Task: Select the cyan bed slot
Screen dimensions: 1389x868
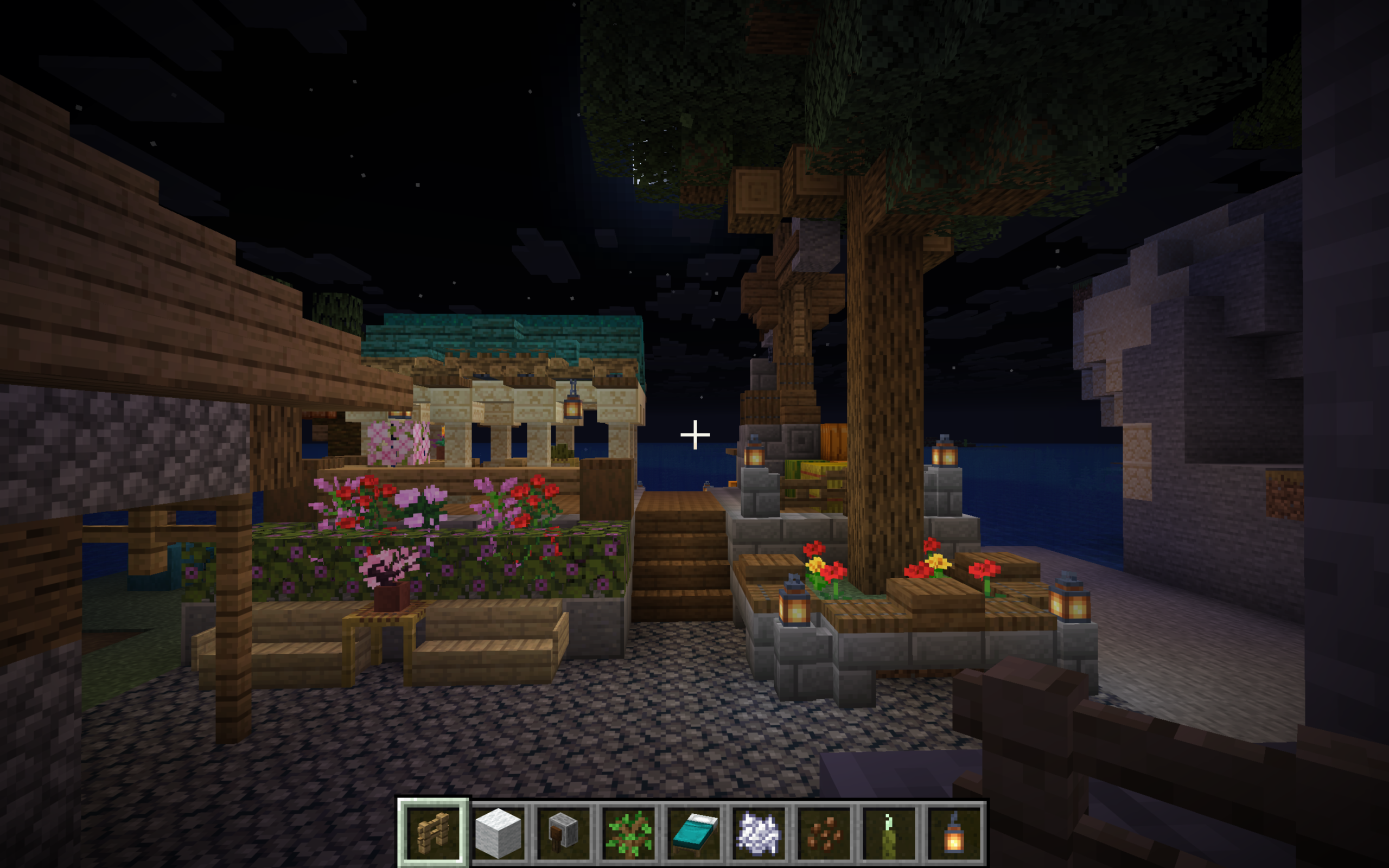Action: point(693,832)
